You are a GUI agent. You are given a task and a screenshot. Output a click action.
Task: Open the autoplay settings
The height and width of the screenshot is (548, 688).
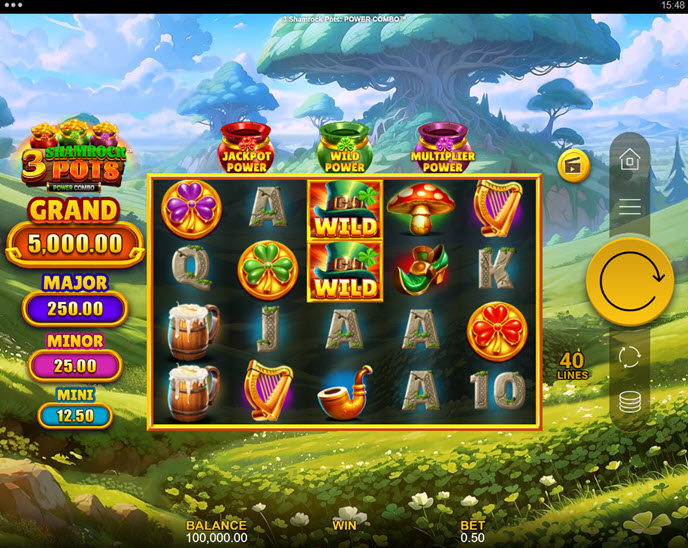pyautogui.click(x=630, y=357)
